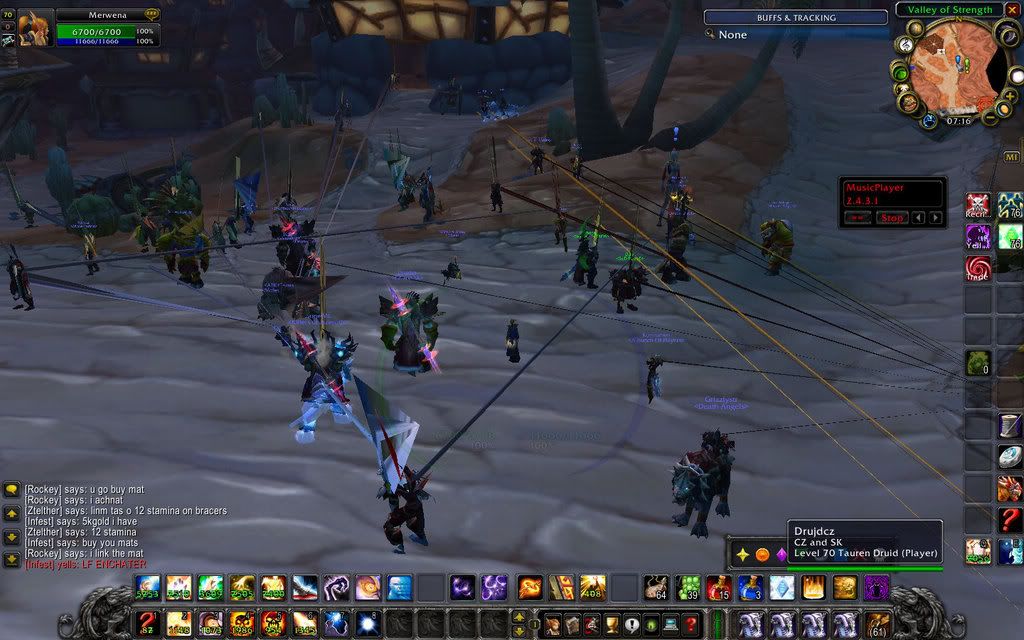
Task: Select the yellow star raid target icon
Action: click(743, 554)
